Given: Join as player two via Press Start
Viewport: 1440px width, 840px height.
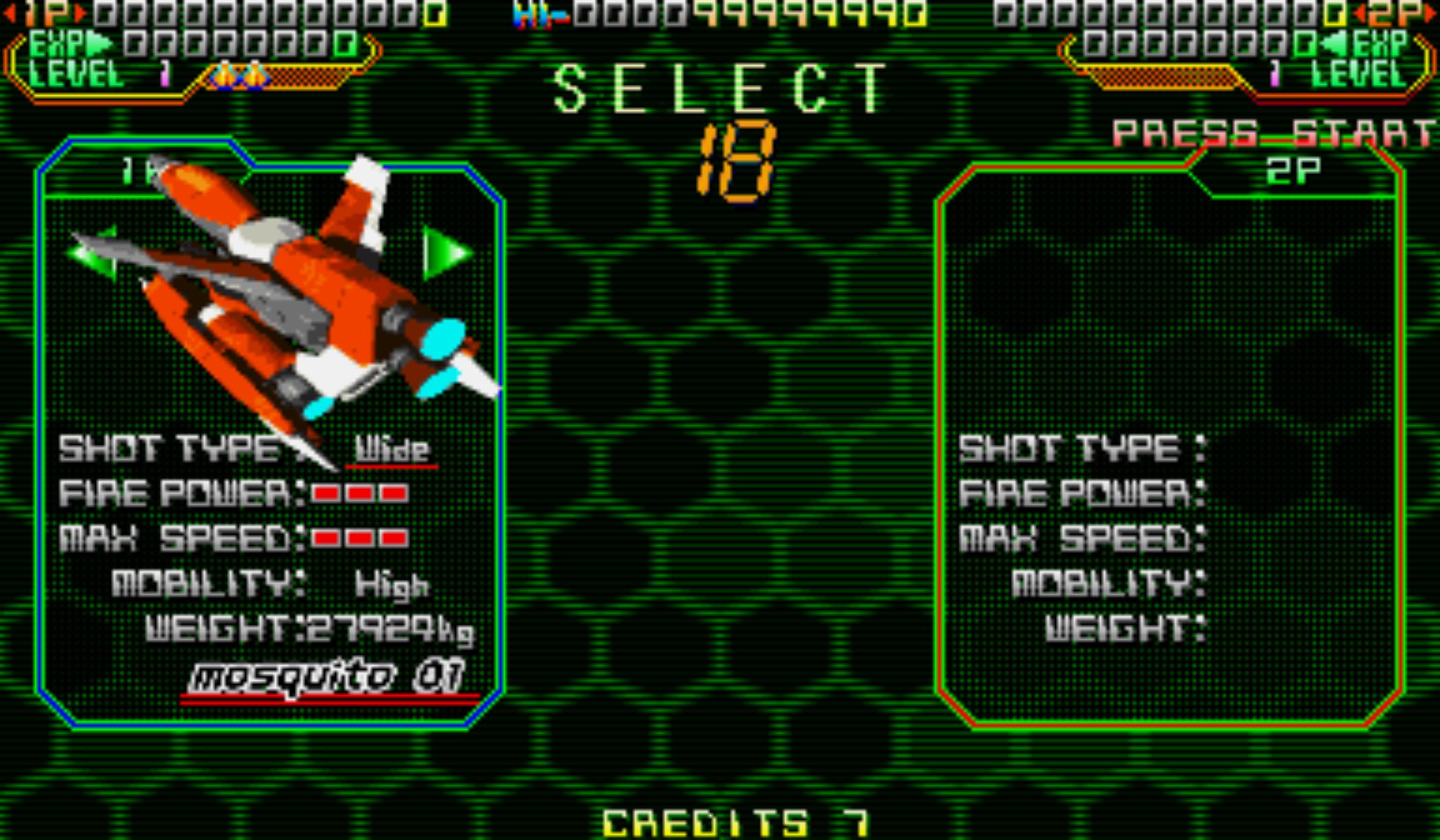Looking at the screenshot, I should click(x=1273, y=133).
